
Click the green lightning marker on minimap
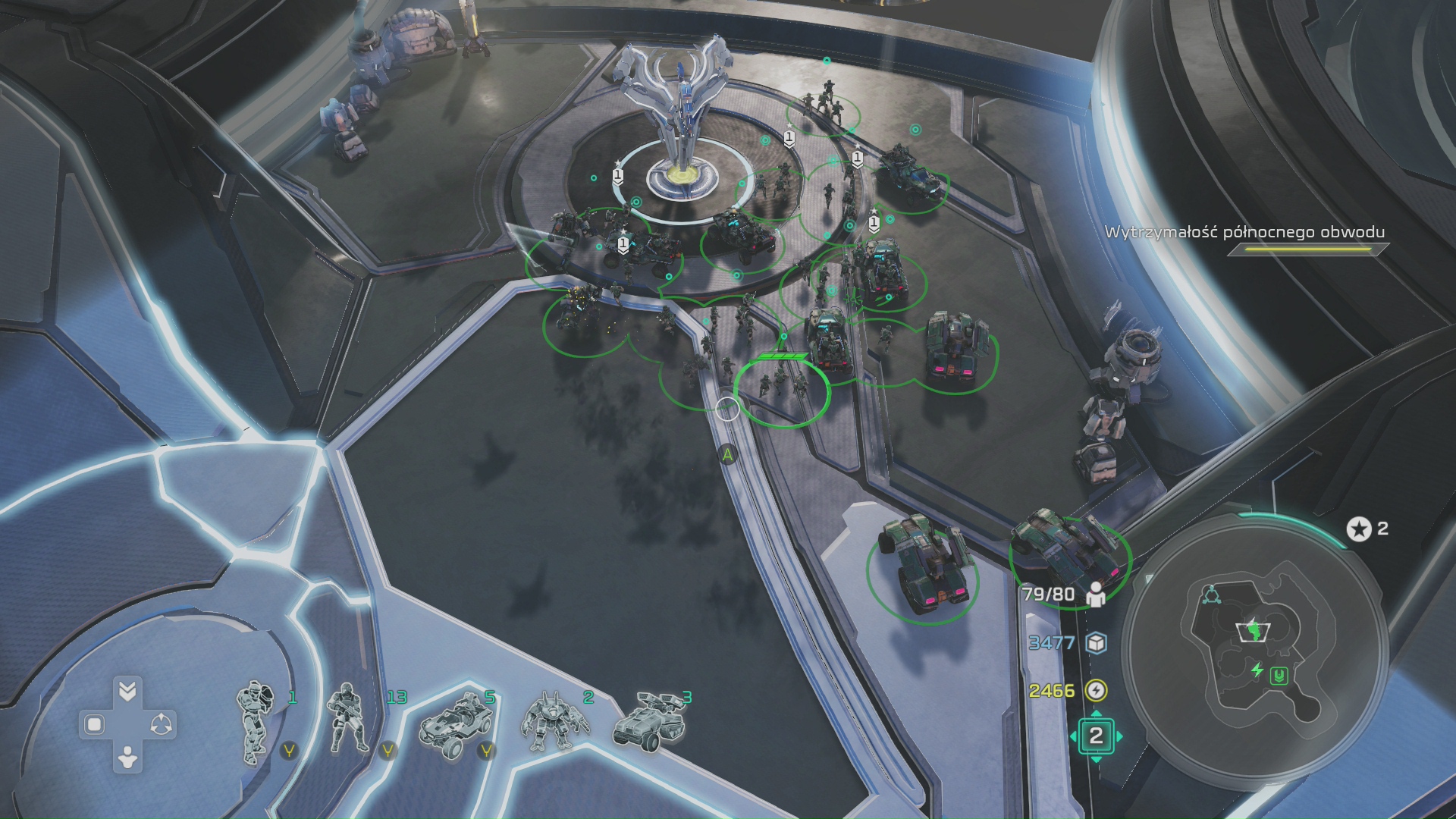1257,670
